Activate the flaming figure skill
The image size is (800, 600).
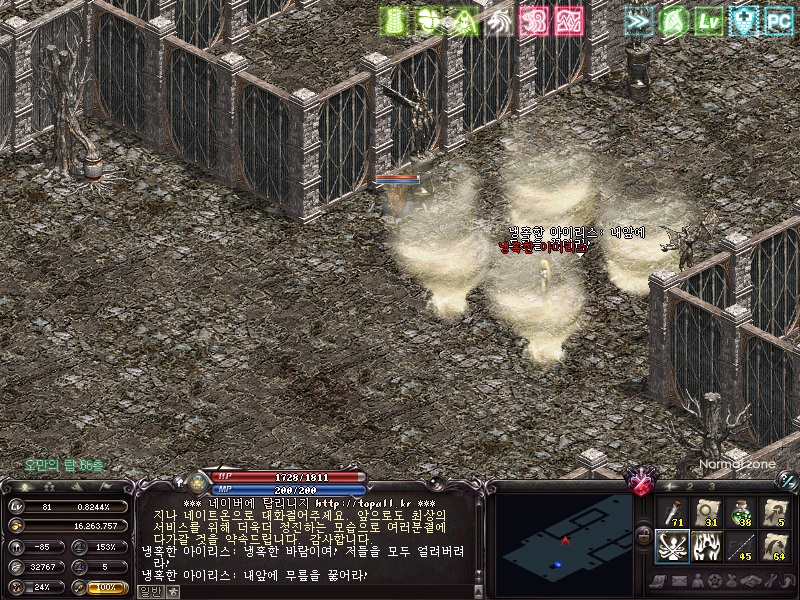pyautogui.click(x=708, y=546)
